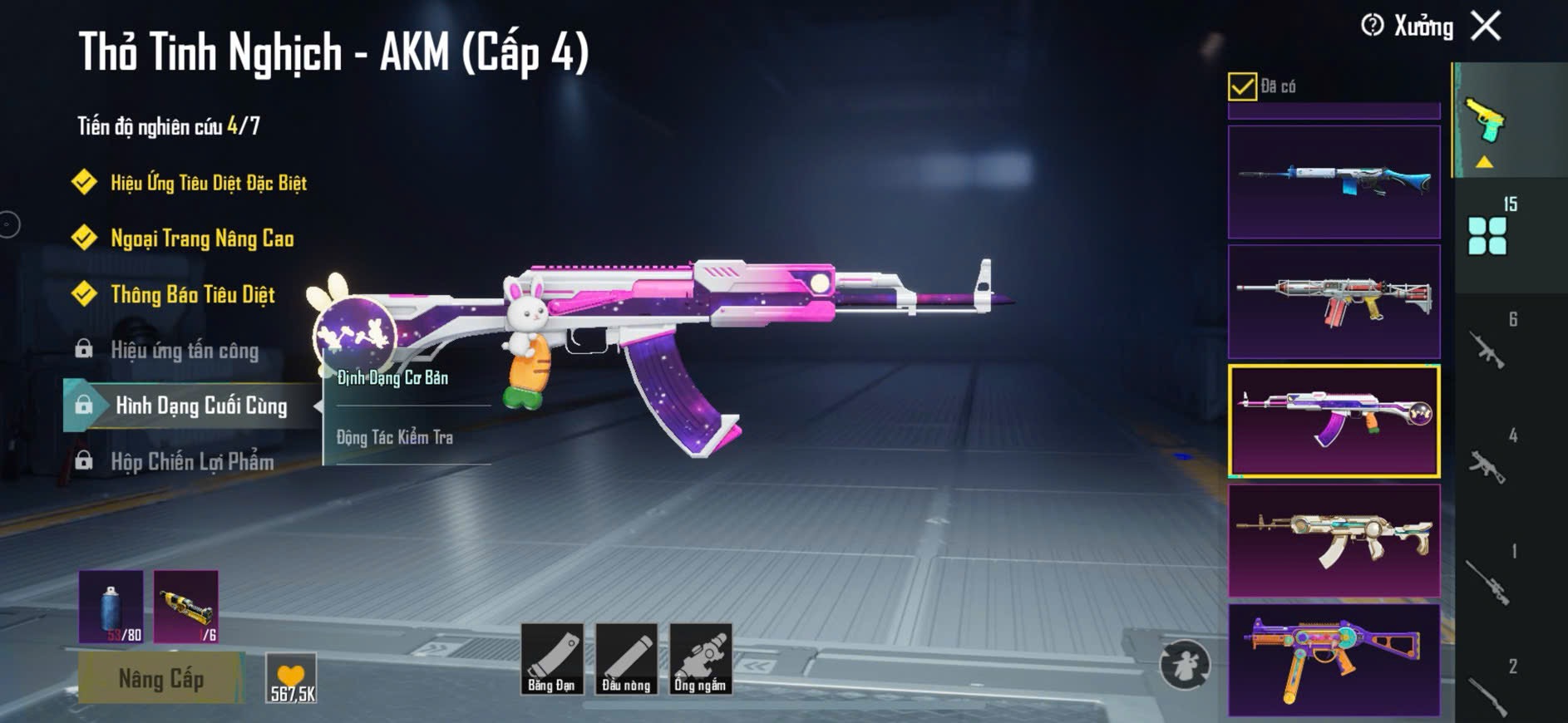Open the Ống ngắm scope attachment

[x=700, y=659]
